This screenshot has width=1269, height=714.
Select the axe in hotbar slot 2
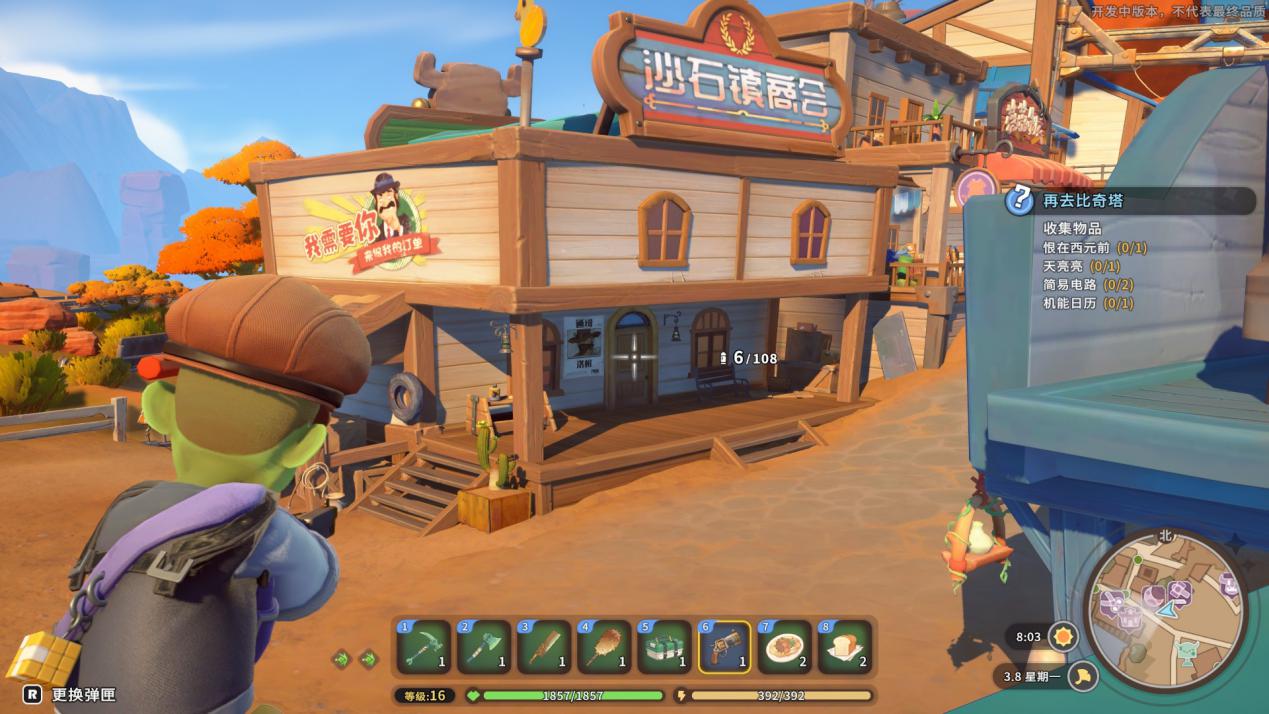[x=483, y=647]
